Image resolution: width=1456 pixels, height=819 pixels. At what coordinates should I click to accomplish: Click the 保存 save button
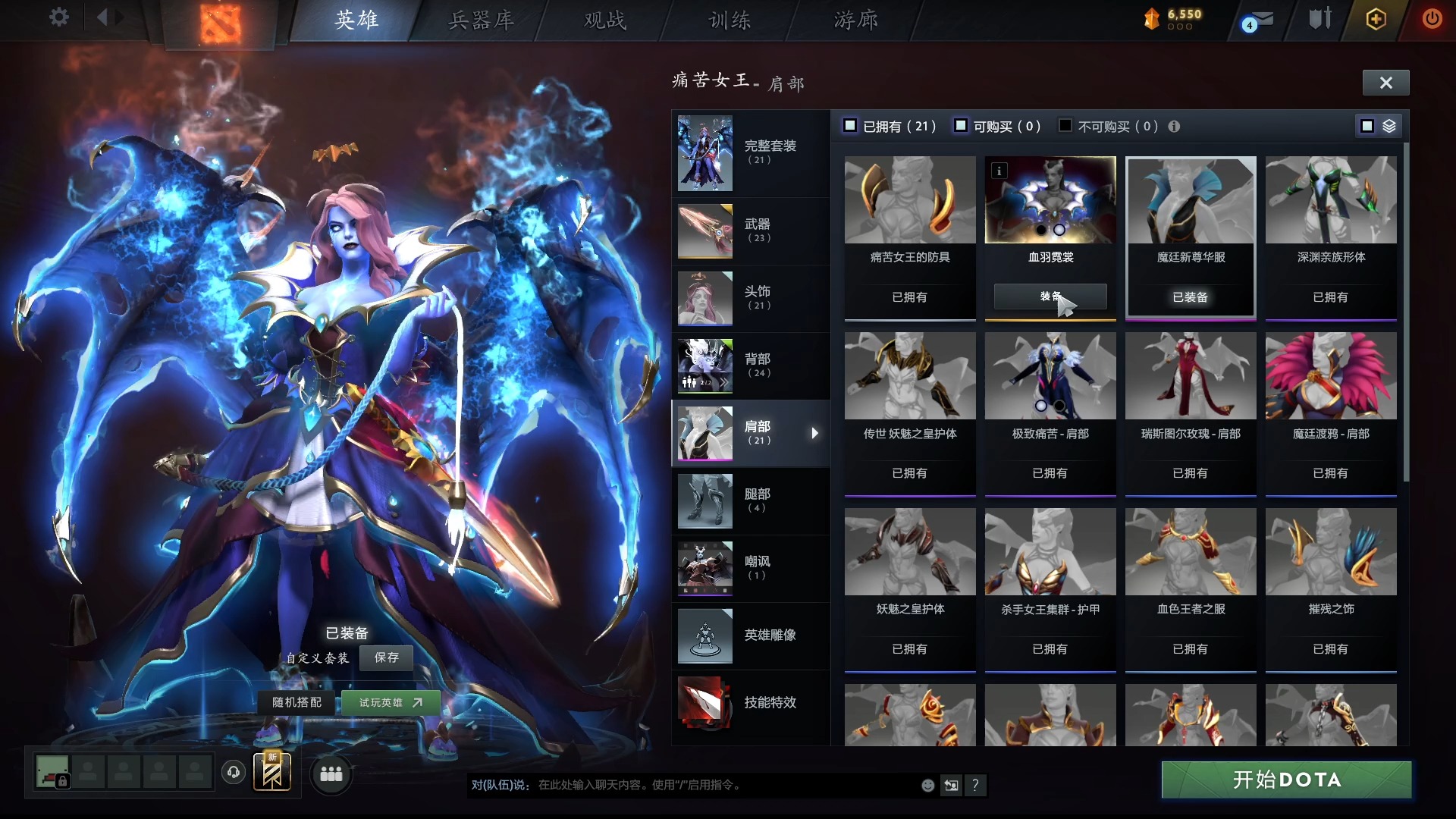387,658
